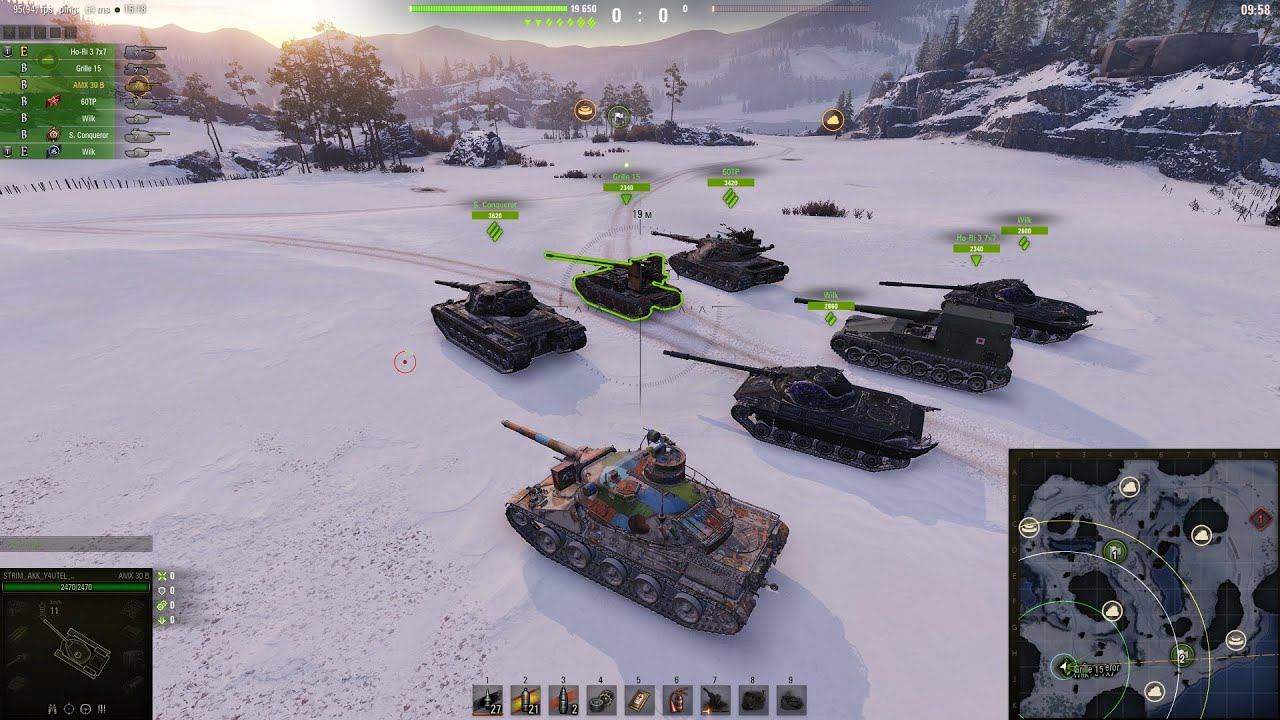
Task: Pick S. Conqueror in the team roster
Action: (88, 134)
